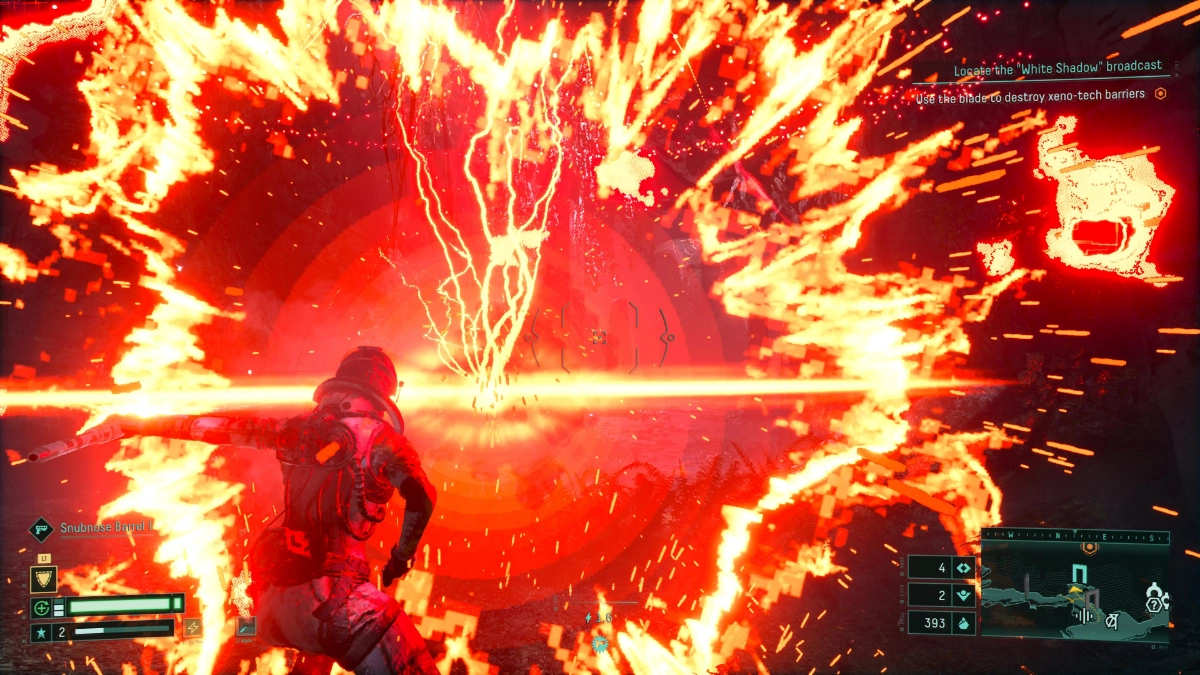Click the compass strip above the minimap
Image resolution: width=1200 pixels, height=675 pixels.
point(1075,536)
